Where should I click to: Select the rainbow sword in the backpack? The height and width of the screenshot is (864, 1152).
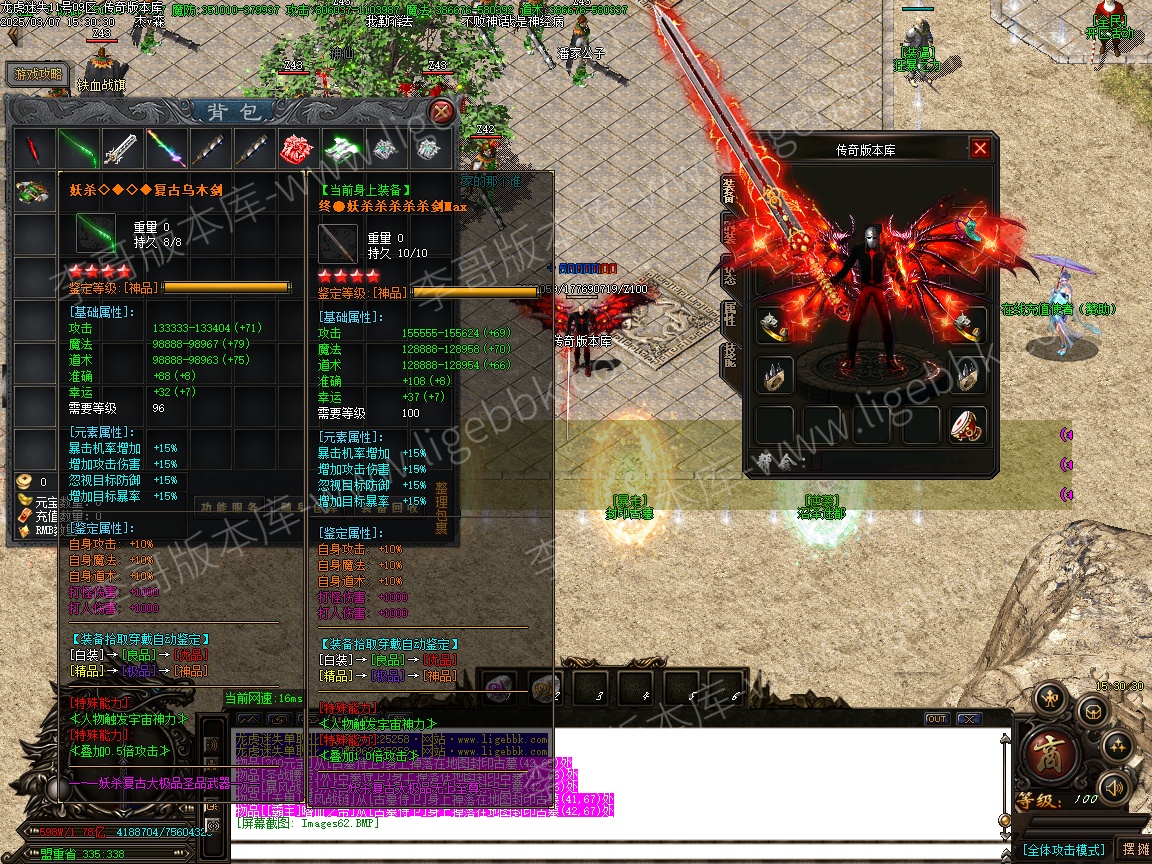click(166, 149)
